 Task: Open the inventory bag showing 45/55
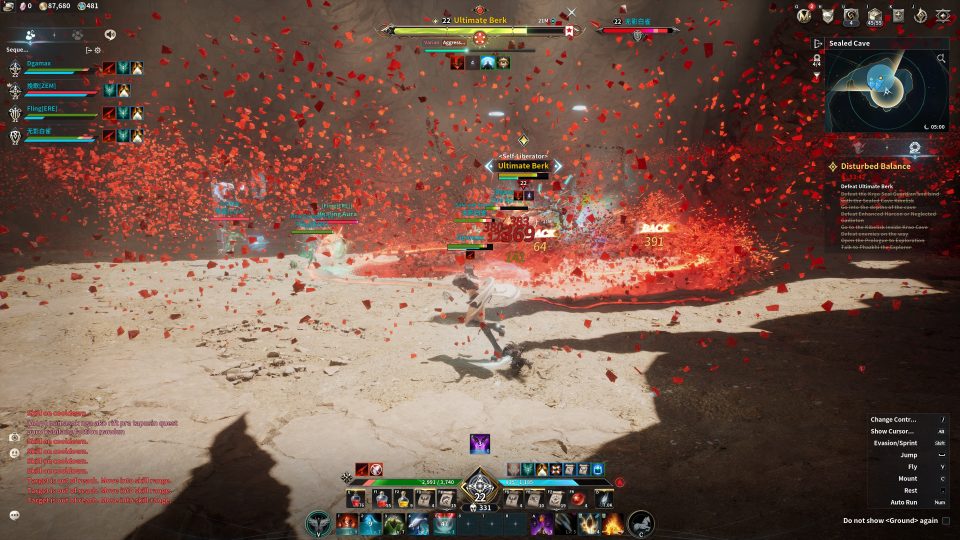[x=875, y=15]
